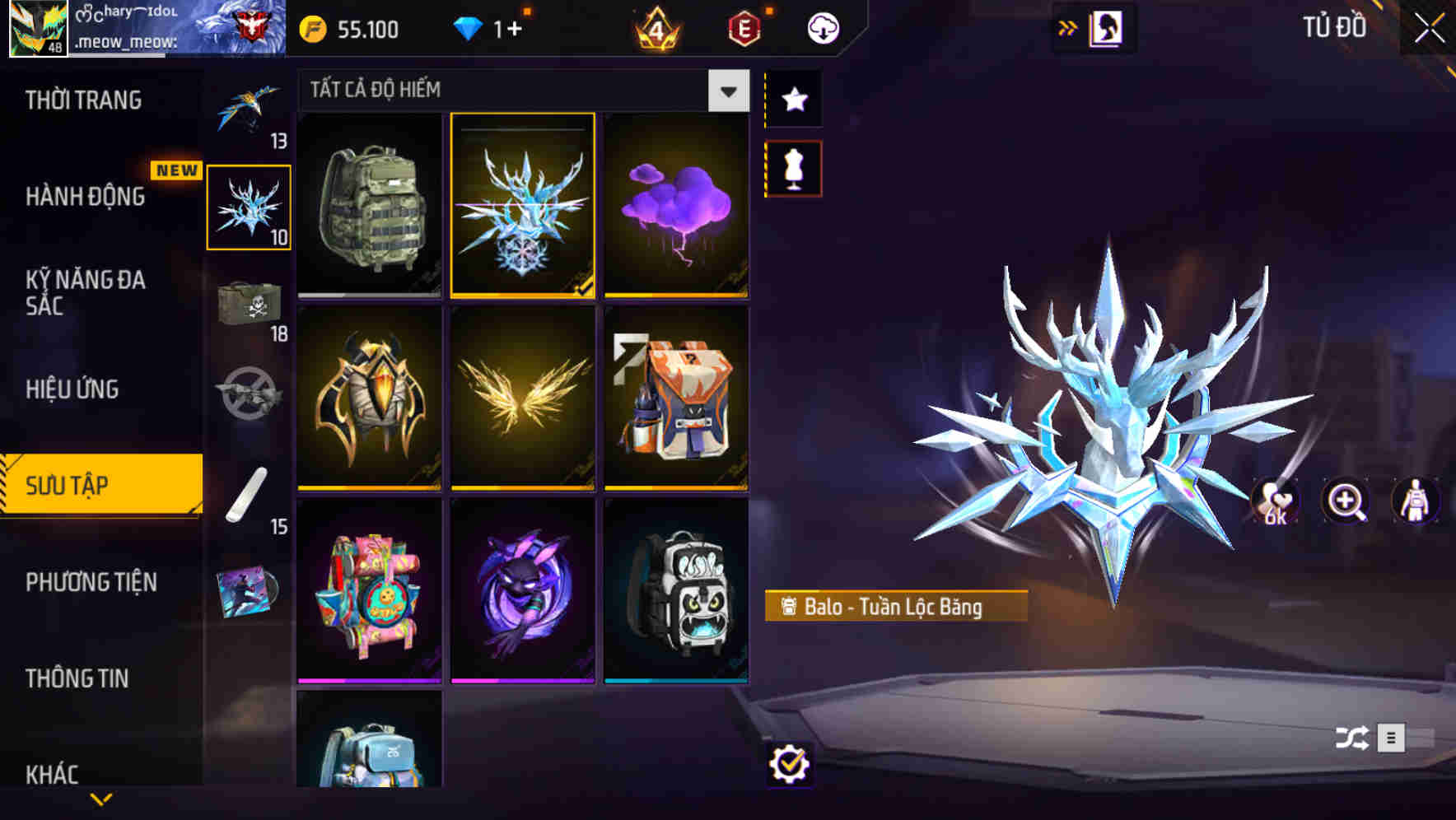Screen dimensions: 1456x820
Task: Click the TỦ ĐỒ label
Action: point(1334,26)
